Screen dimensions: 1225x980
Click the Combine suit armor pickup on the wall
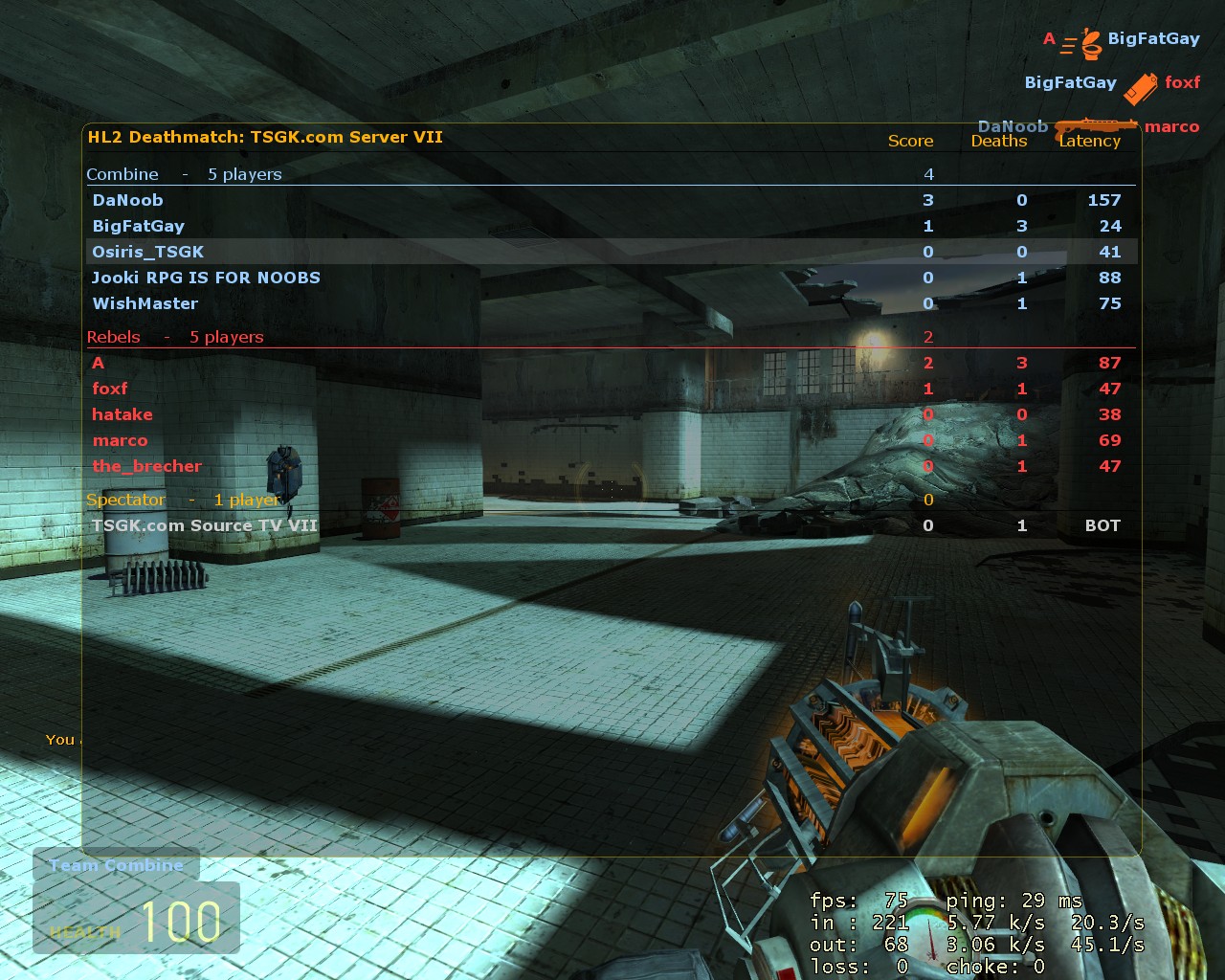[x=284, y=469]
